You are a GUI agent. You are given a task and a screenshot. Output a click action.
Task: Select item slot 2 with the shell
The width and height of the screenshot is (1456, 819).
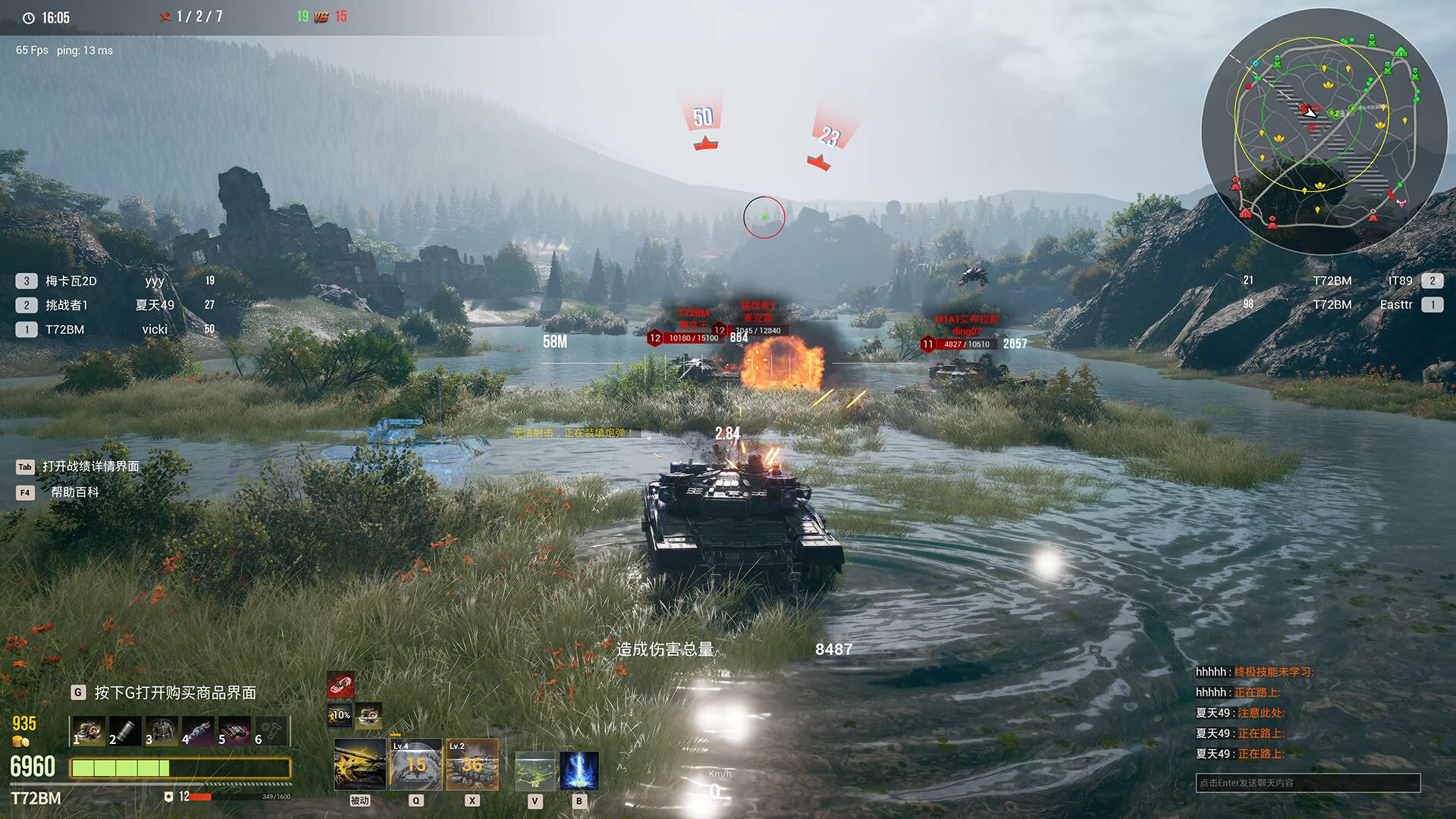(125, 731)
